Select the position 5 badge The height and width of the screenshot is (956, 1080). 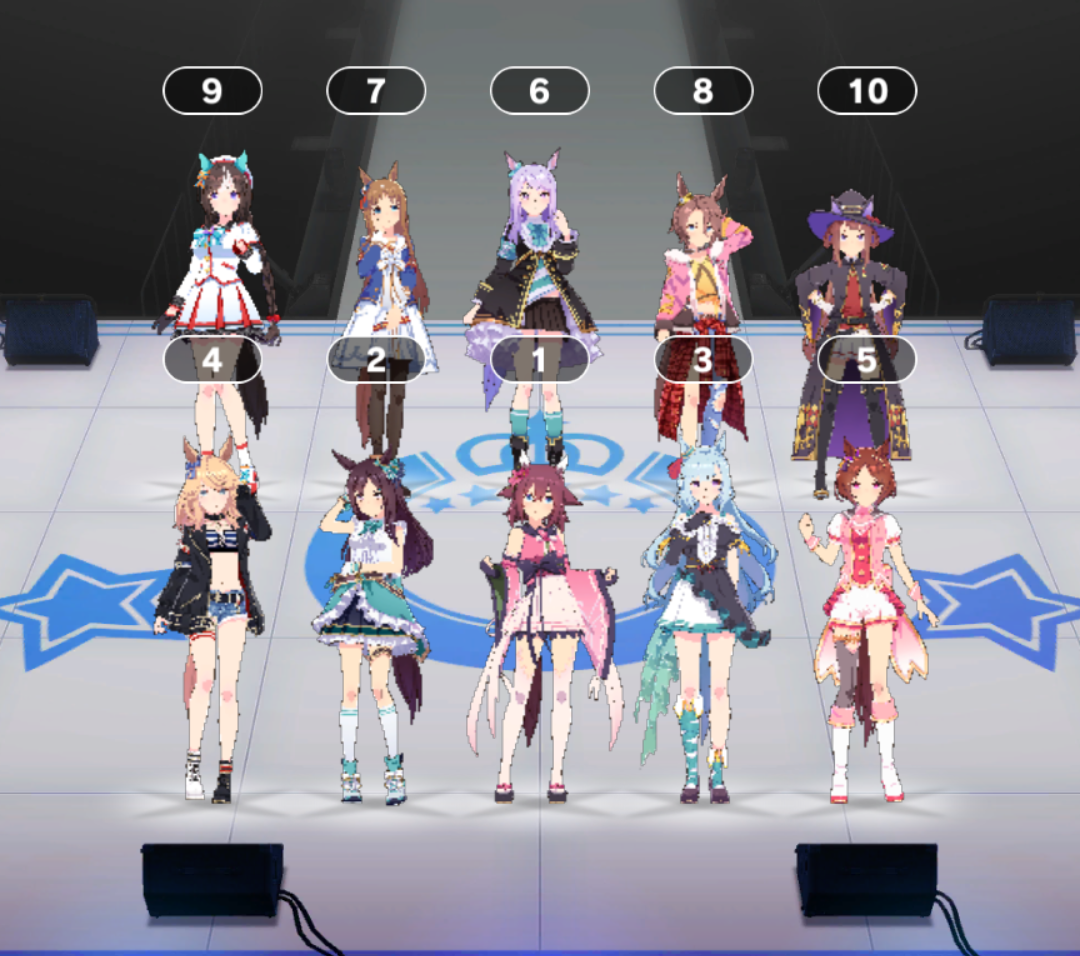point(867,359)
